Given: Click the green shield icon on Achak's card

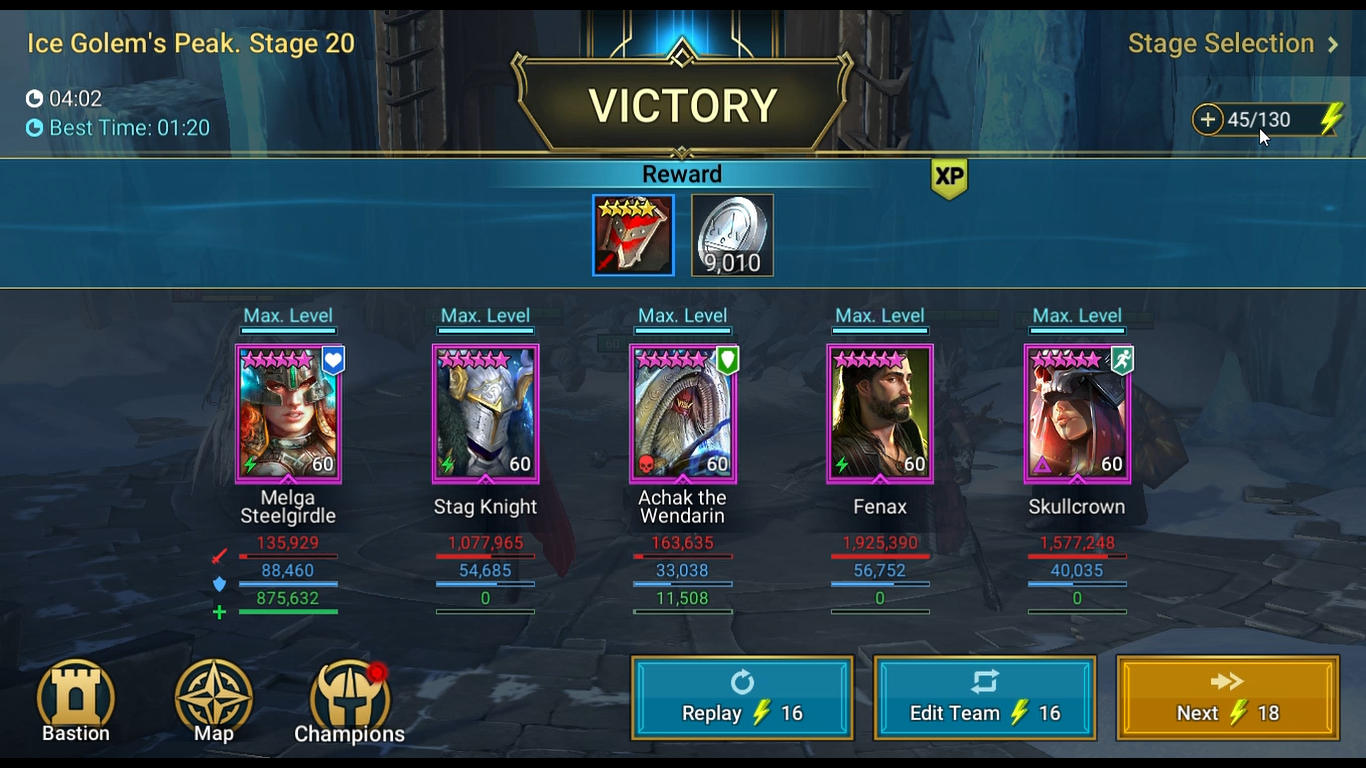Looking at the screenshot, I should click(x=727, y=360).
